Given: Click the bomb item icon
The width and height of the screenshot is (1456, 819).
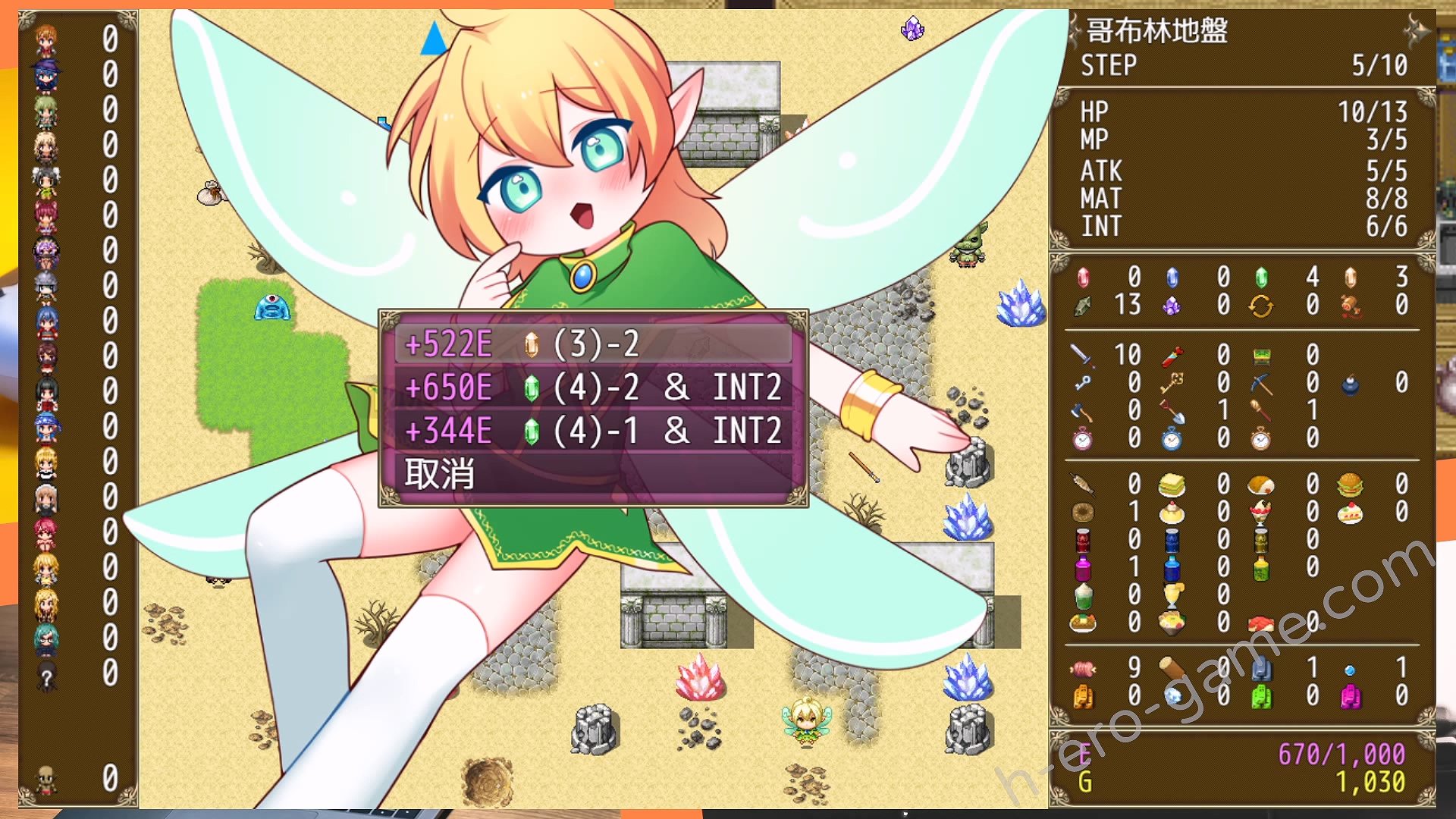Looking at the screenshot, I should pos(1351,384).
